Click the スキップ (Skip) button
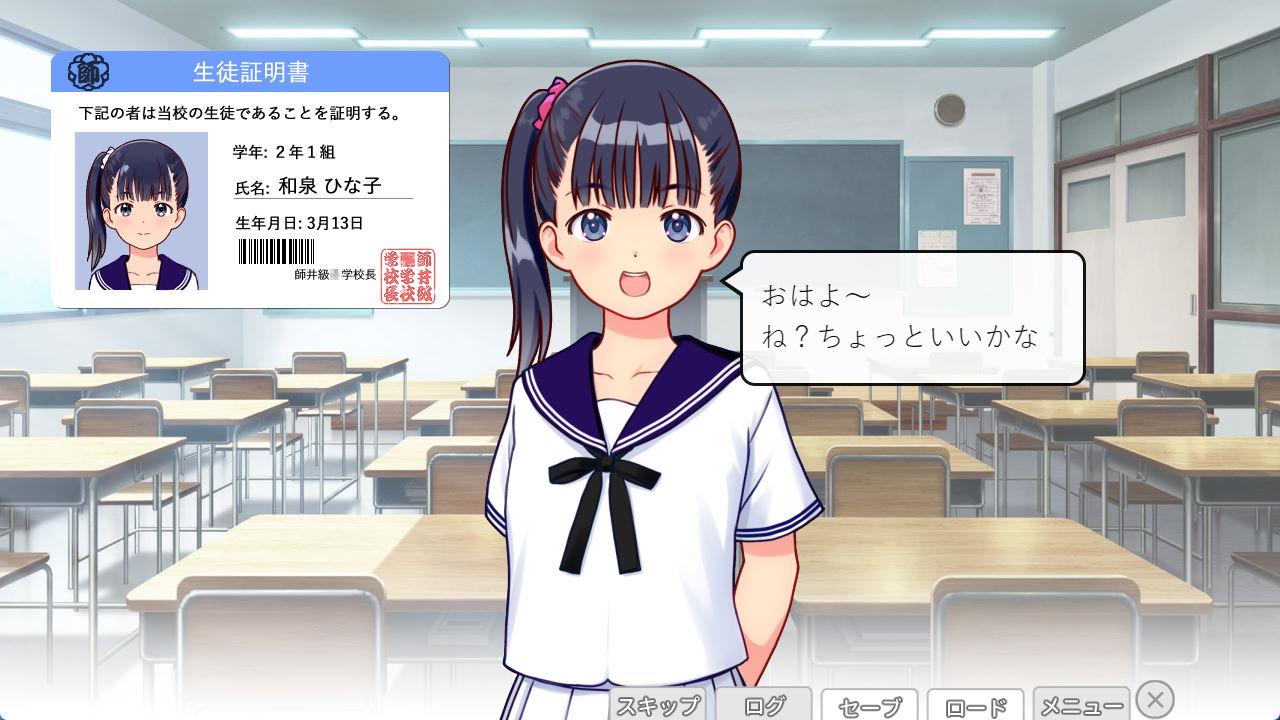Image resolution: width=1280 pixels, height=720 pixels. click(658, 705)
